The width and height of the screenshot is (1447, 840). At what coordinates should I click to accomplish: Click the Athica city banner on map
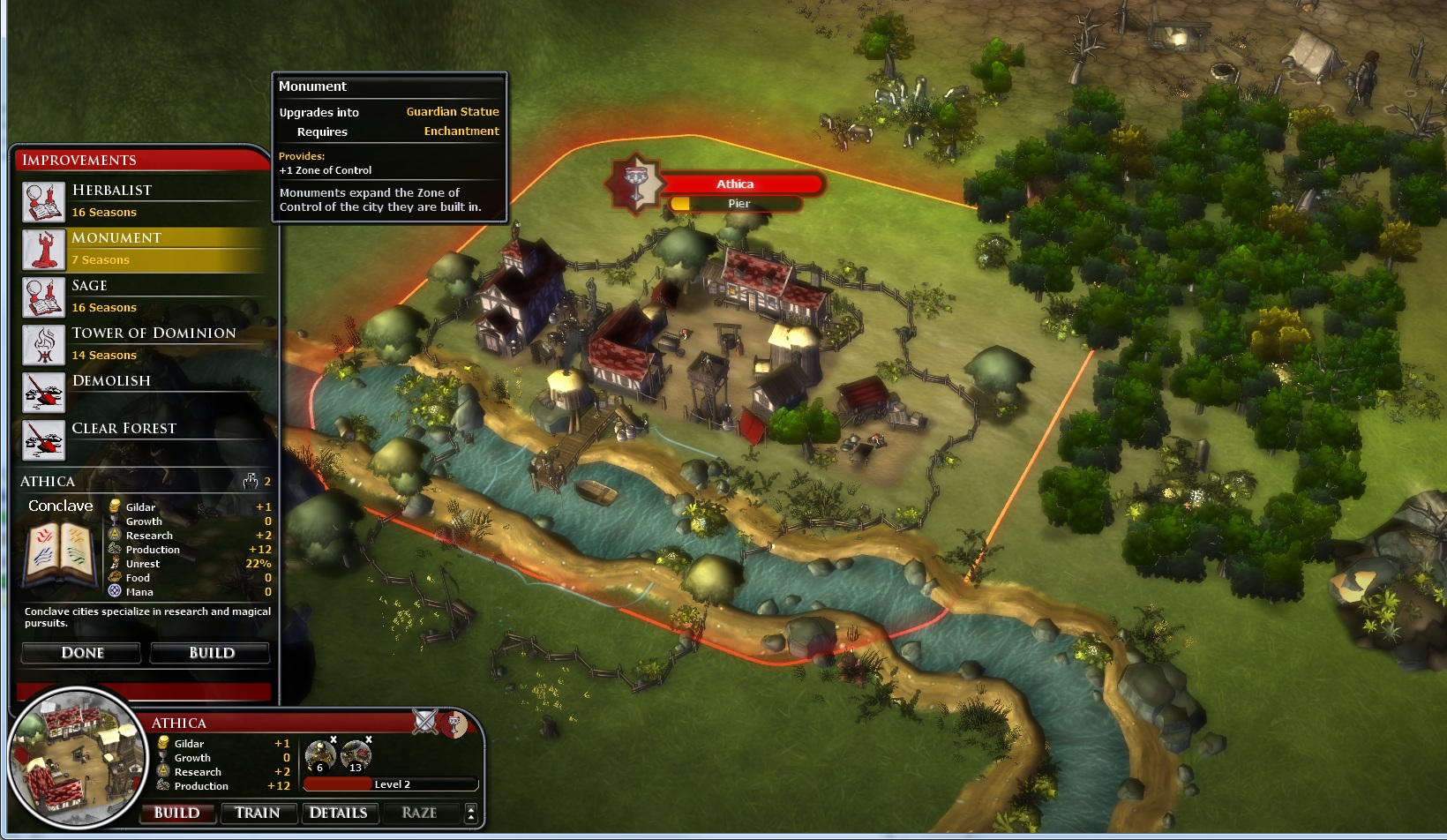click(734, 184)
